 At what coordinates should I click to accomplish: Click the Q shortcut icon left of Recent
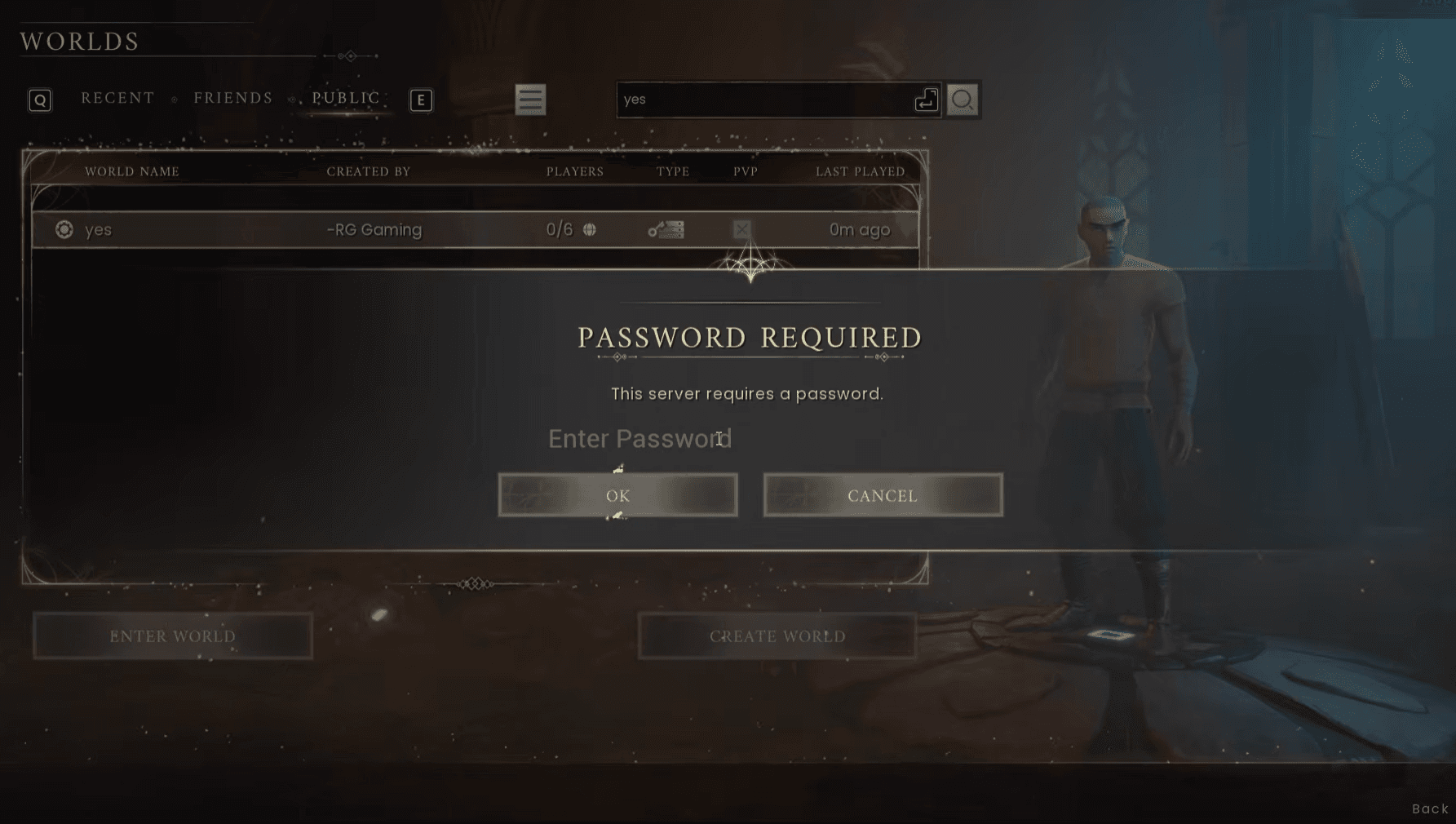point(39,100)
